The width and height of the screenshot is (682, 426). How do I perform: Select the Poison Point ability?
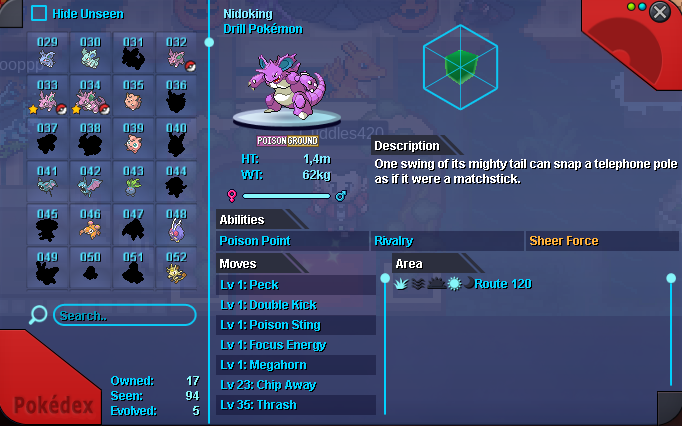(292, 241)
